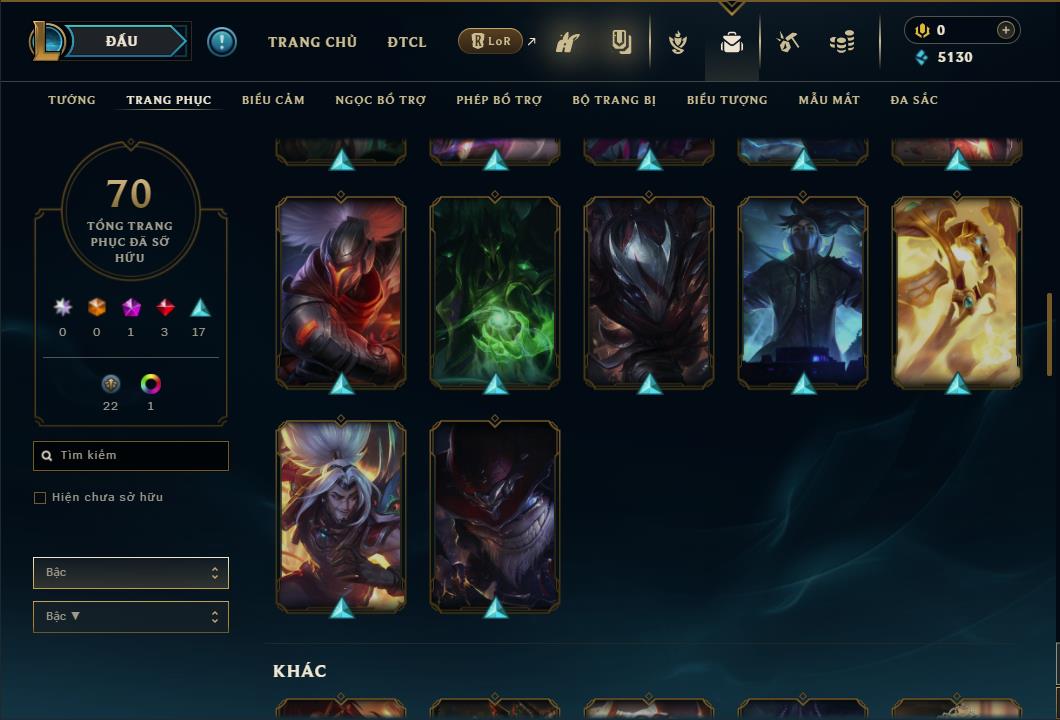
Task: Open the LoR link button
Action: pos(491,41)
